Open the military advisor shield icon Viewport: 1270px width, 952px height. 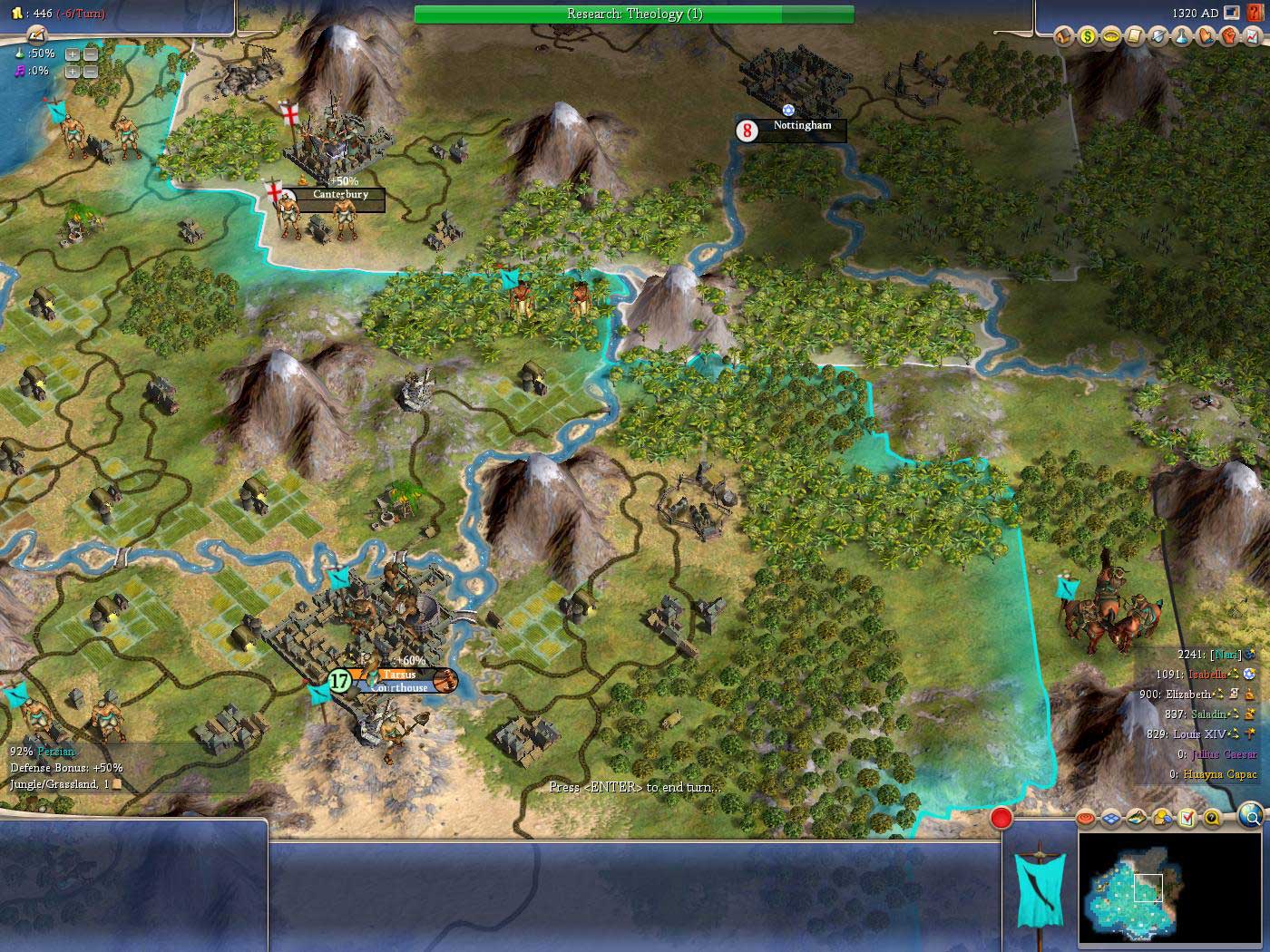tap(1158, 37)
